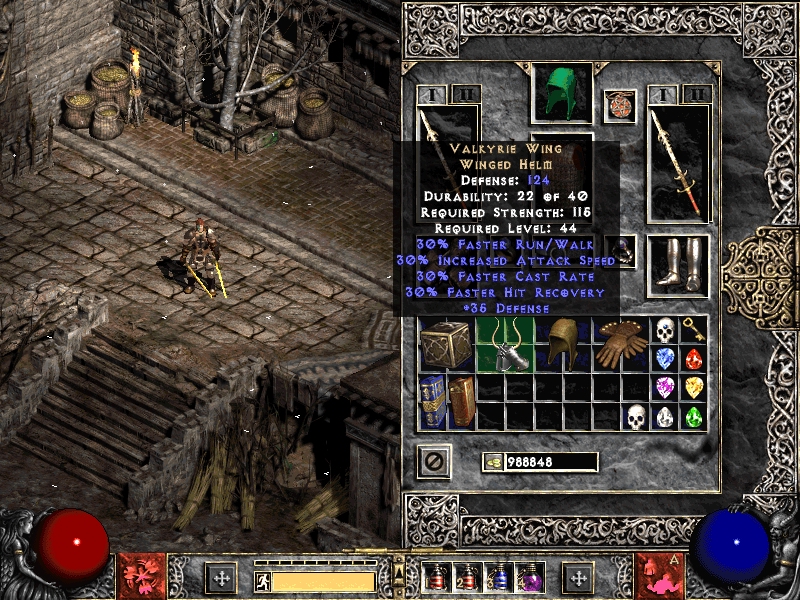The image size is (800, 600).
Task: Pick up the white diamond gem
Action: click(x=665, y=416)
